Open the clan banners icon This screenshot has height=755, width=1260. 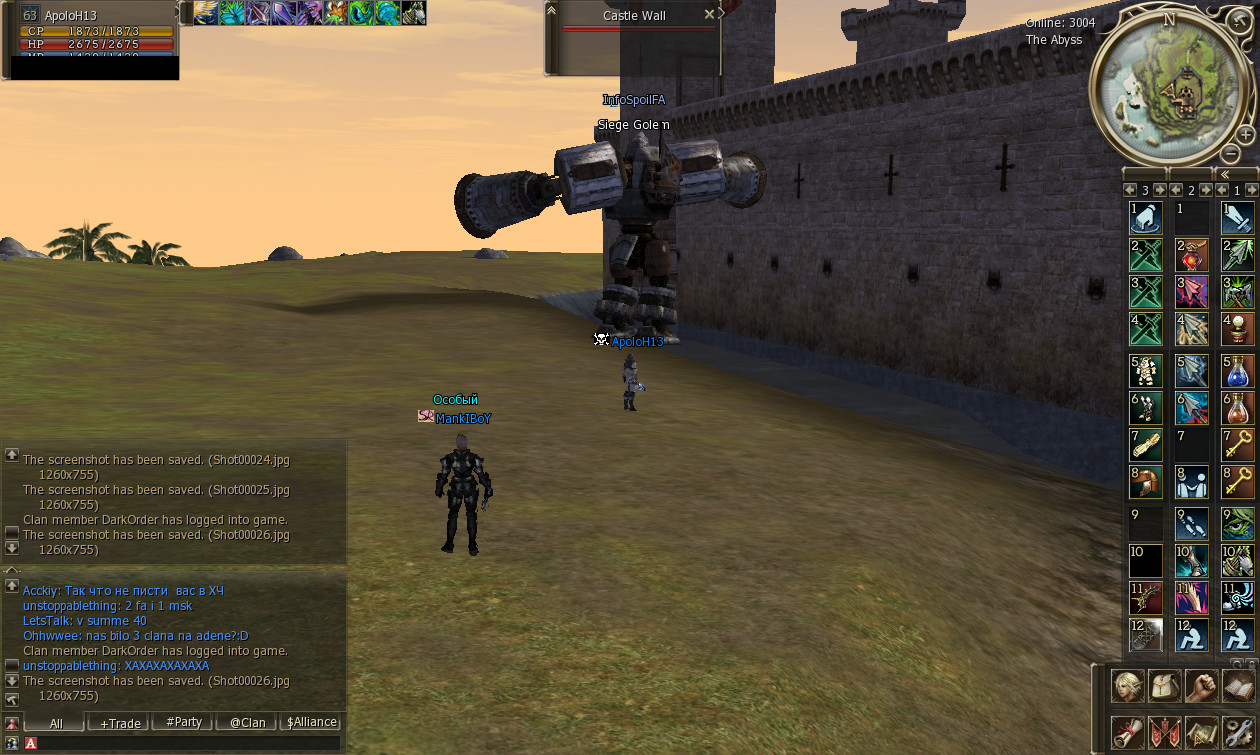click(x=1165, y=732)
